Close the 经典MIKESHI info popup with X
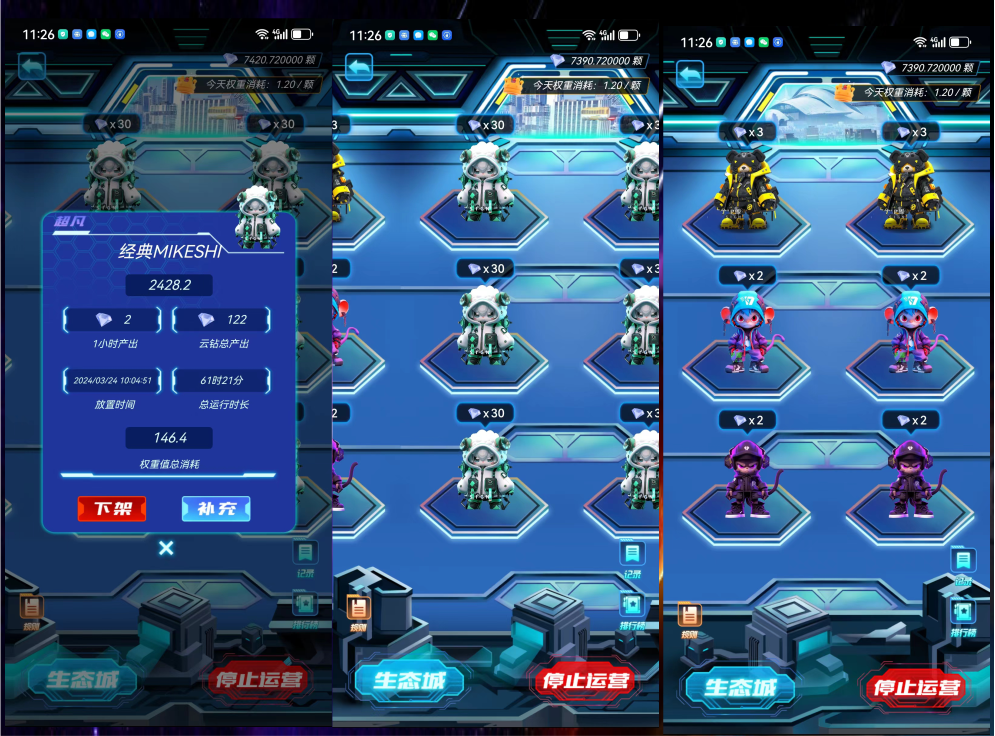The image size is (995, 736). 166,548
